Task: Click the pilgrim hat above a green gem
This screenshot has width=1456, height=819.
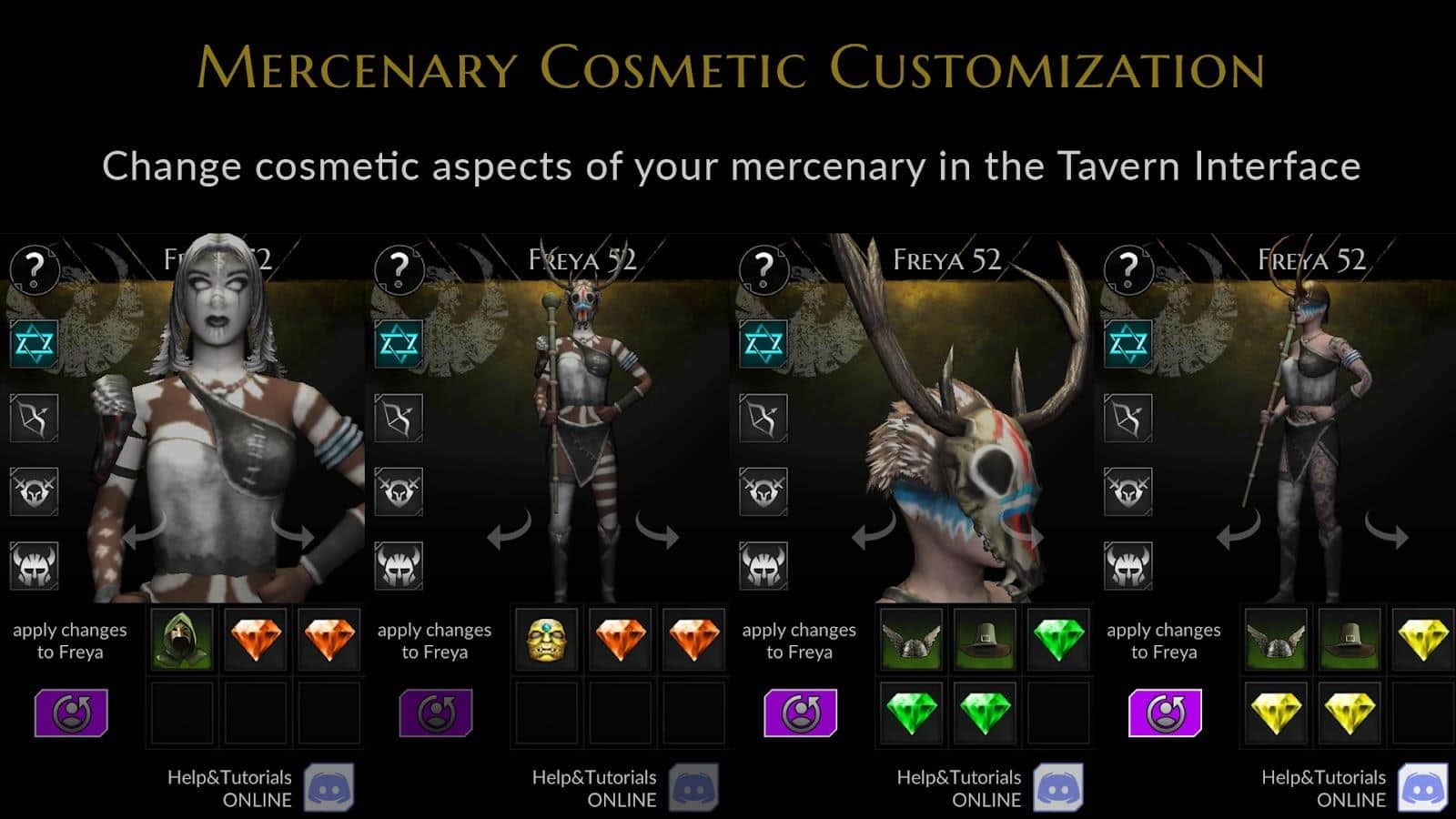Action: pyautogui.click(x=986, y=640)
